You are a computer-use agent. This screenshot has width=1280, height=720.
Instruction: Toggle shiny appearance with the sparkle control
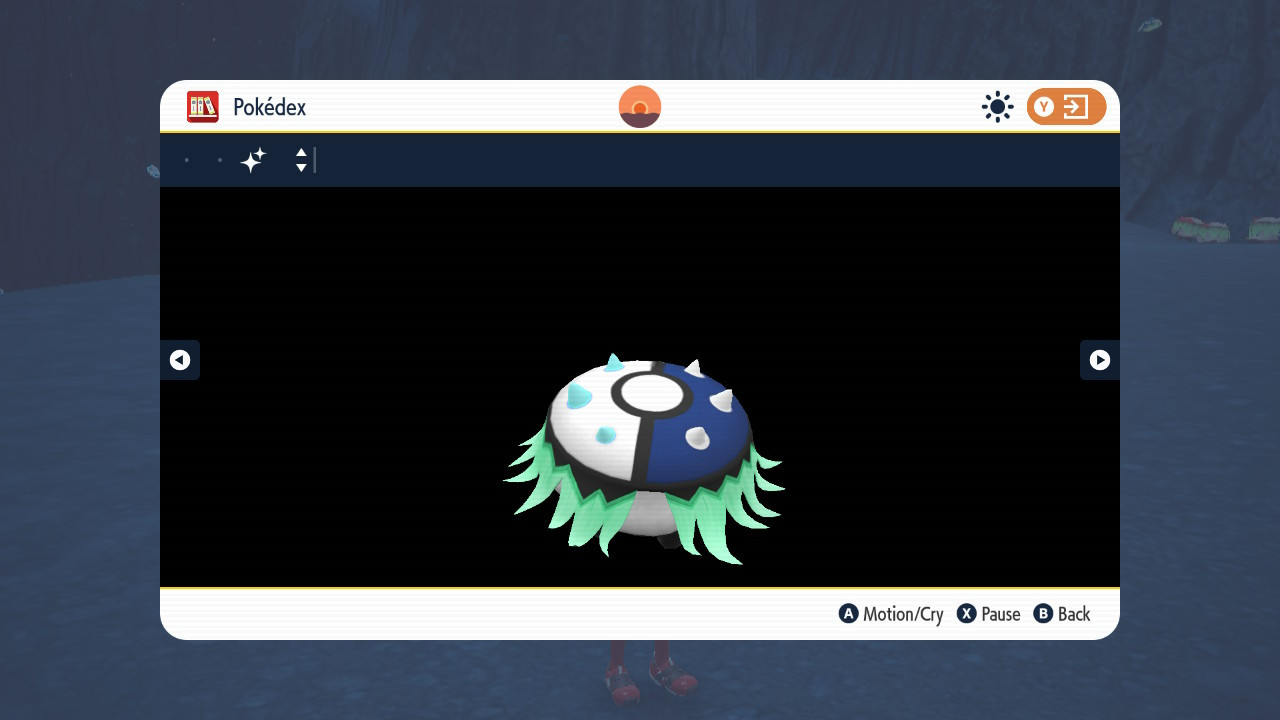click(253, 159)
